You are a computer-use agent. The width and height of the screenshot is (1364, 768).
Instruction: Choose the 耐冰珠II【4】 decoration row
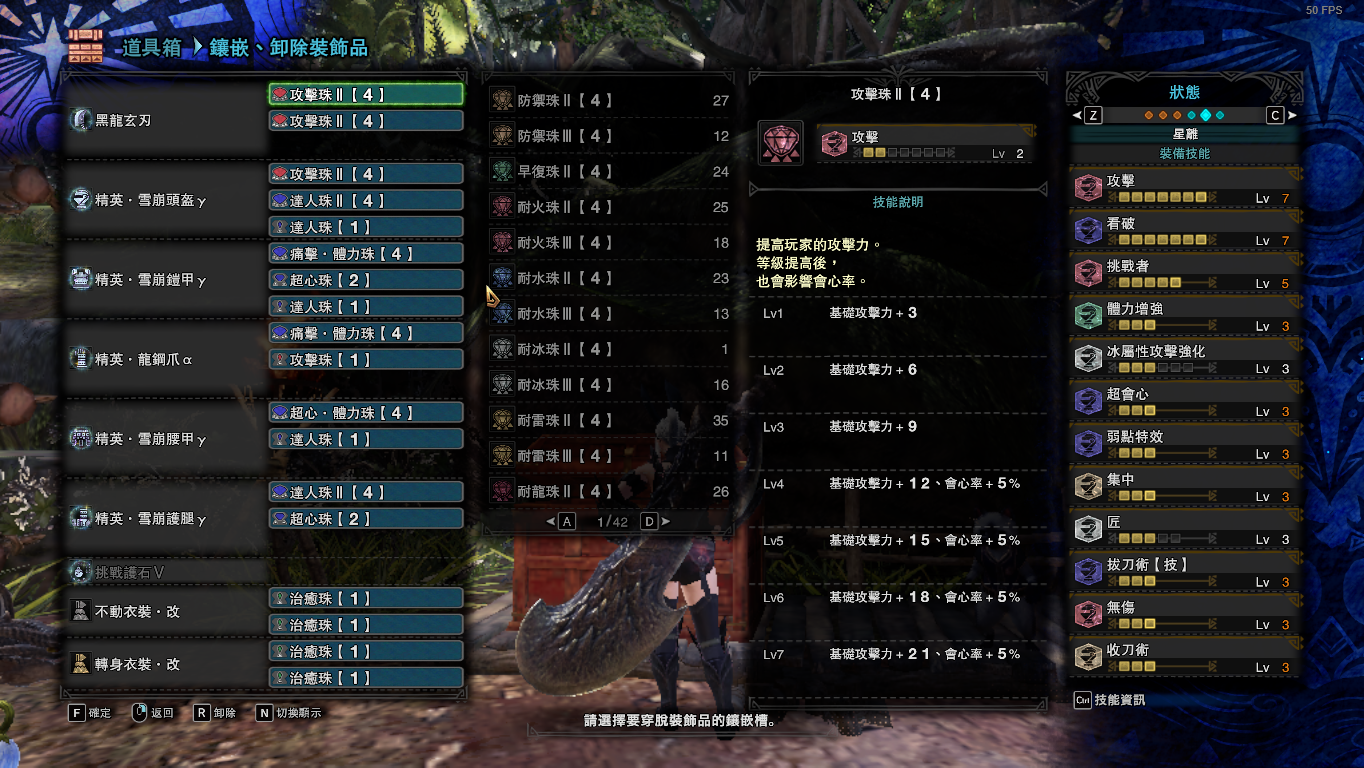(x=609, y=349)
